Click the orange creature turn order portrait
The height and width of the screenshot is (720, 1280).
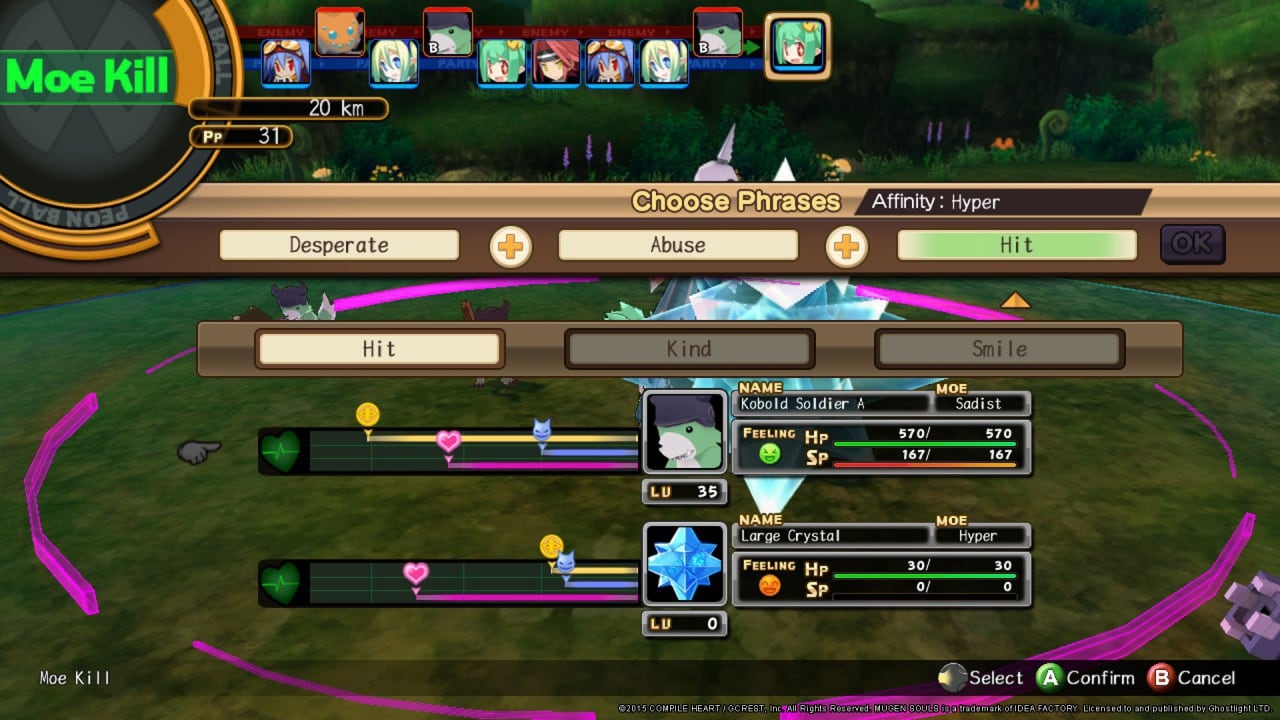pos(340,32)
